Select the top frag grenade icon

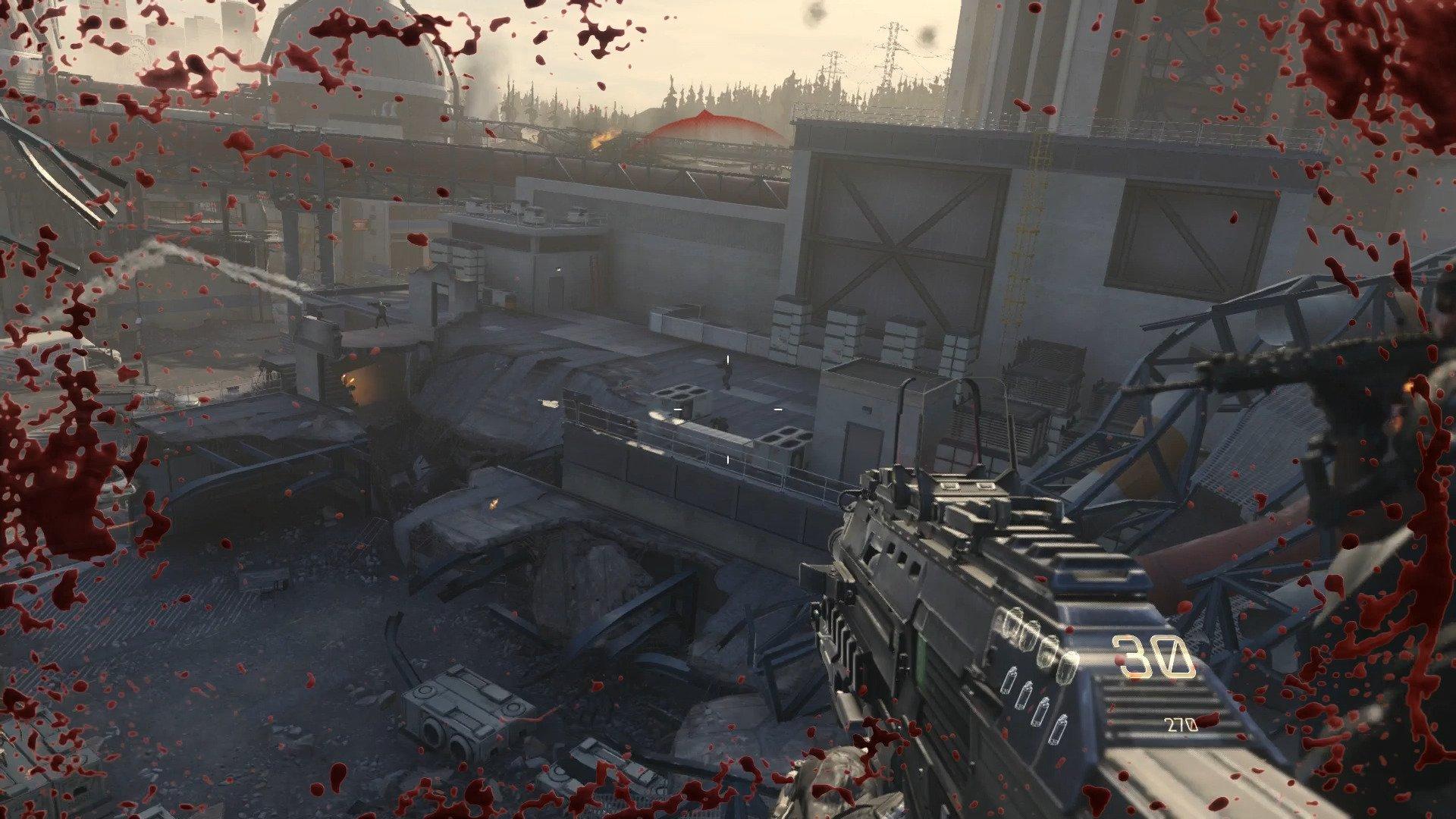click(1013, 620)
